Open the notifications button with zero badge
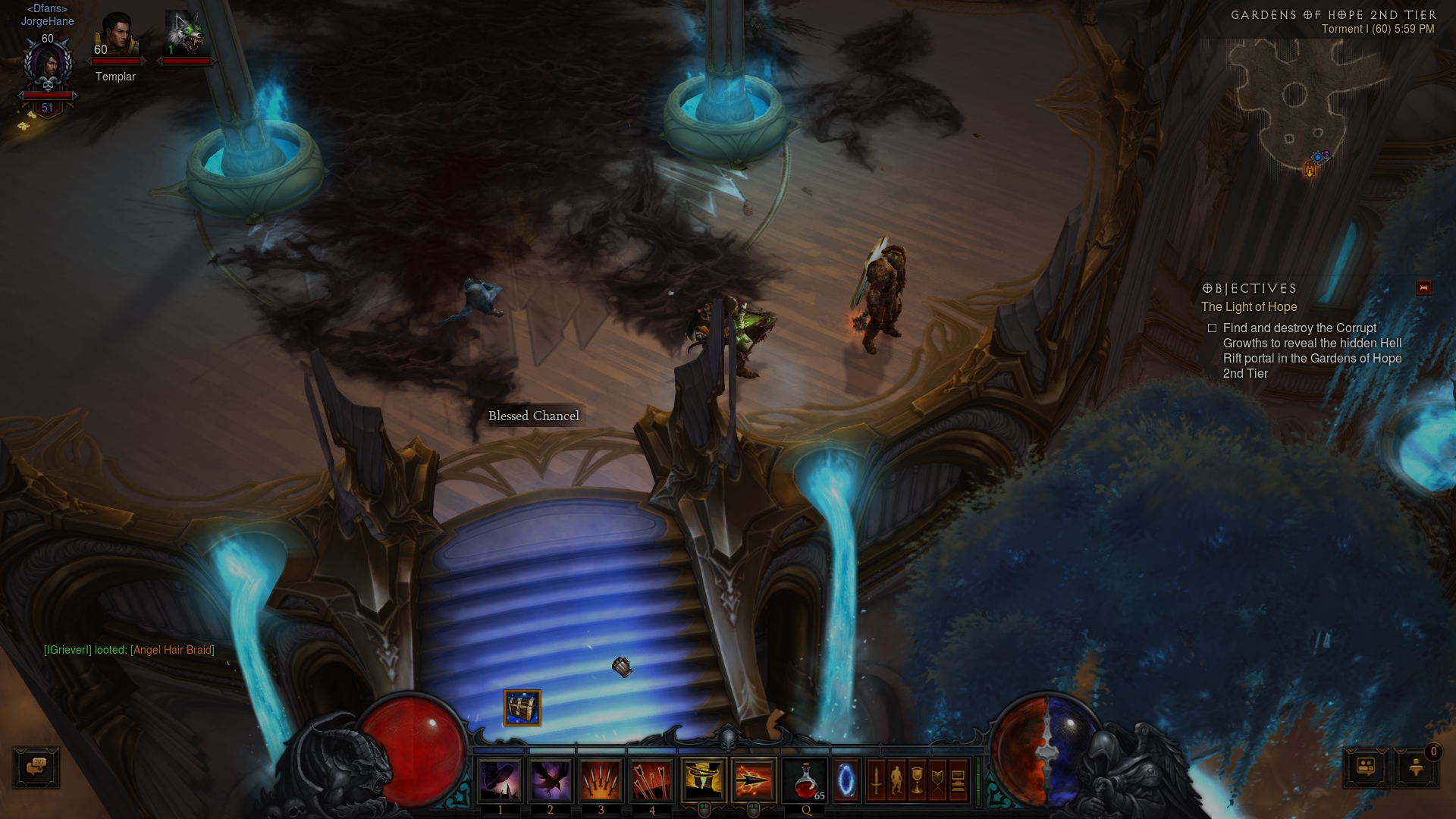 [1415, 767]
